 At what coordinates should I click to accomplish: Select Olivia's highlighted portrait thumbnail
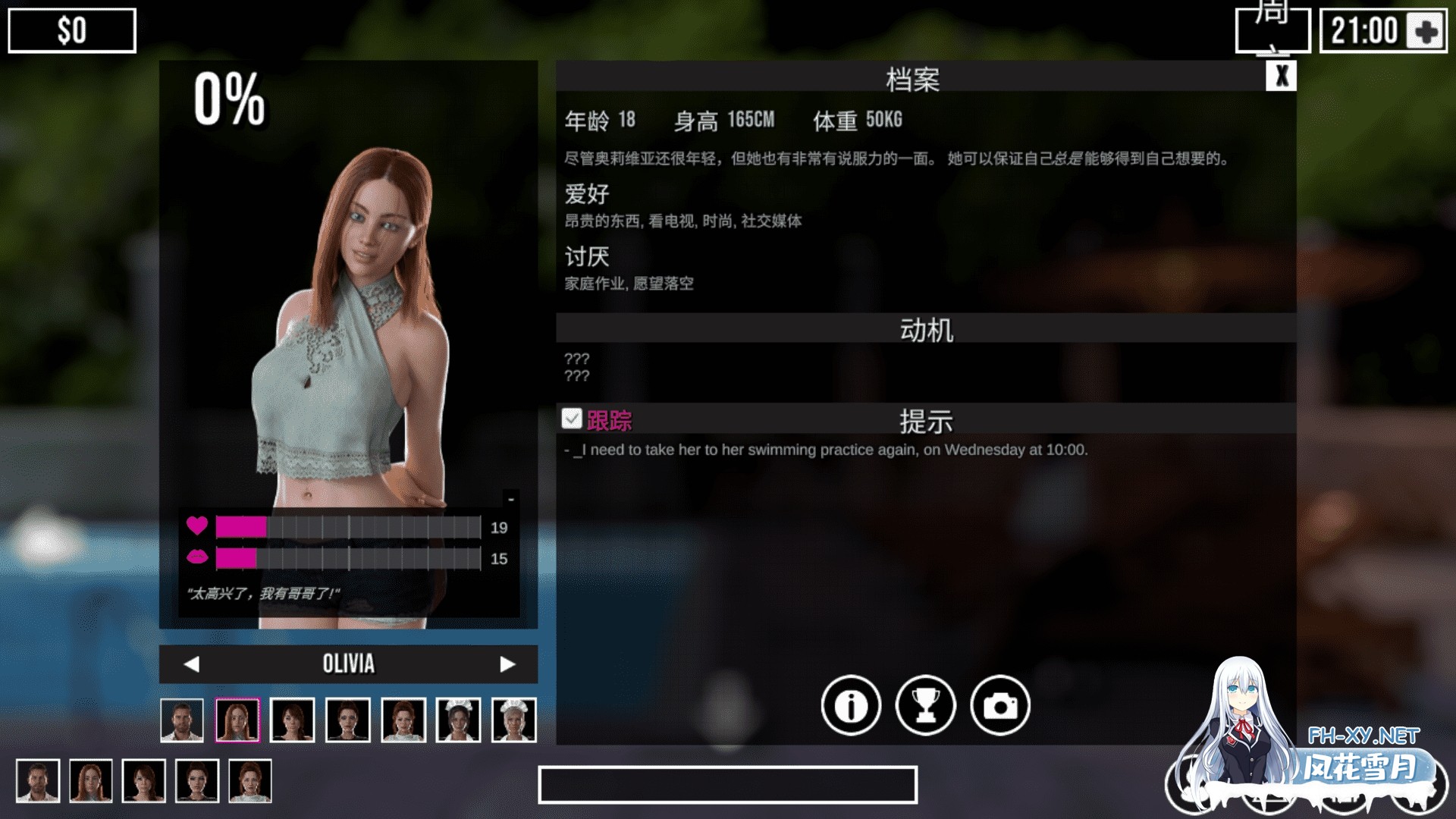point(238,719)
